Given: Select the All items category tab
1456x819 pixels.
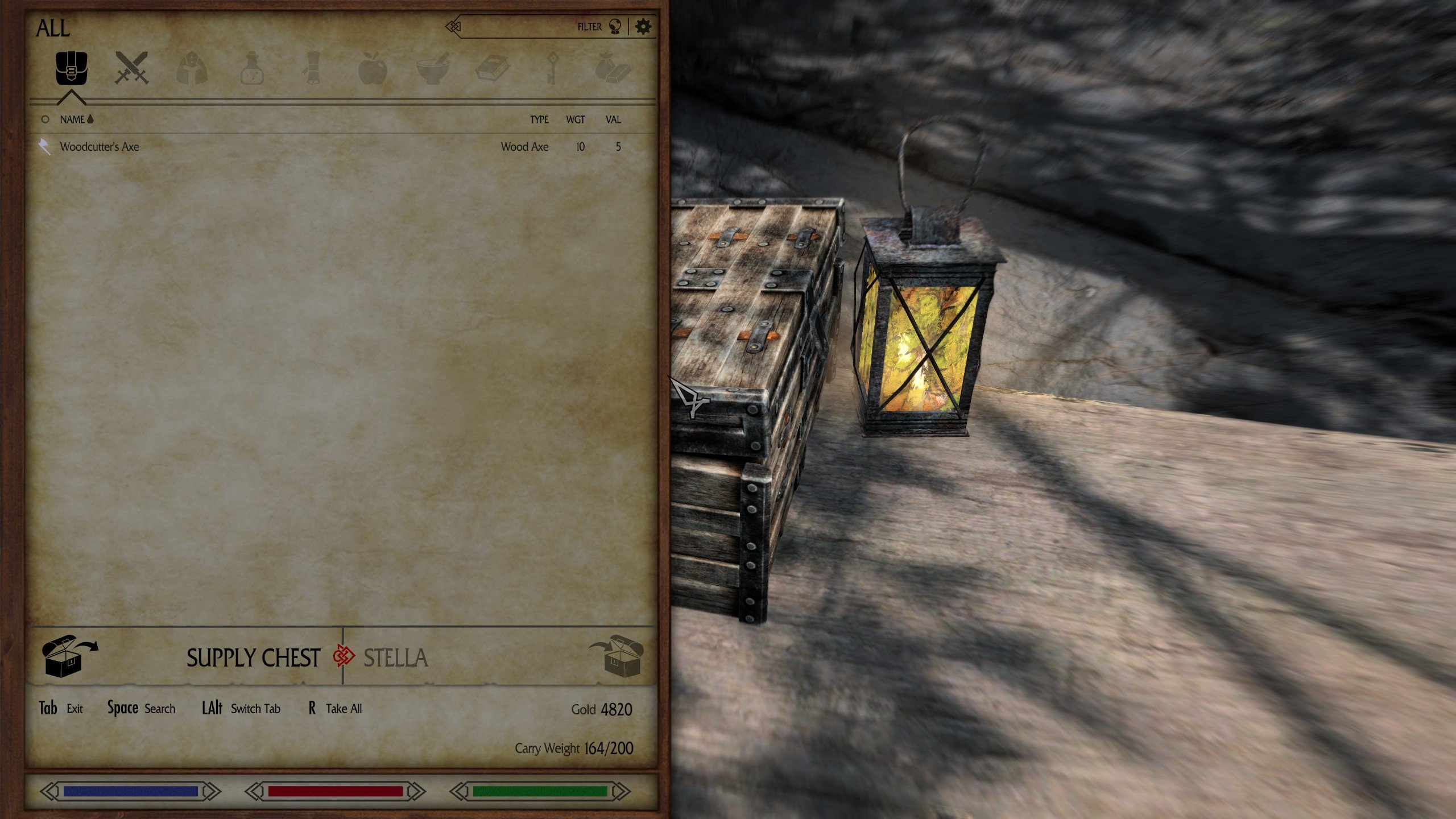Looking at the screenshot, I should (71, 68).
